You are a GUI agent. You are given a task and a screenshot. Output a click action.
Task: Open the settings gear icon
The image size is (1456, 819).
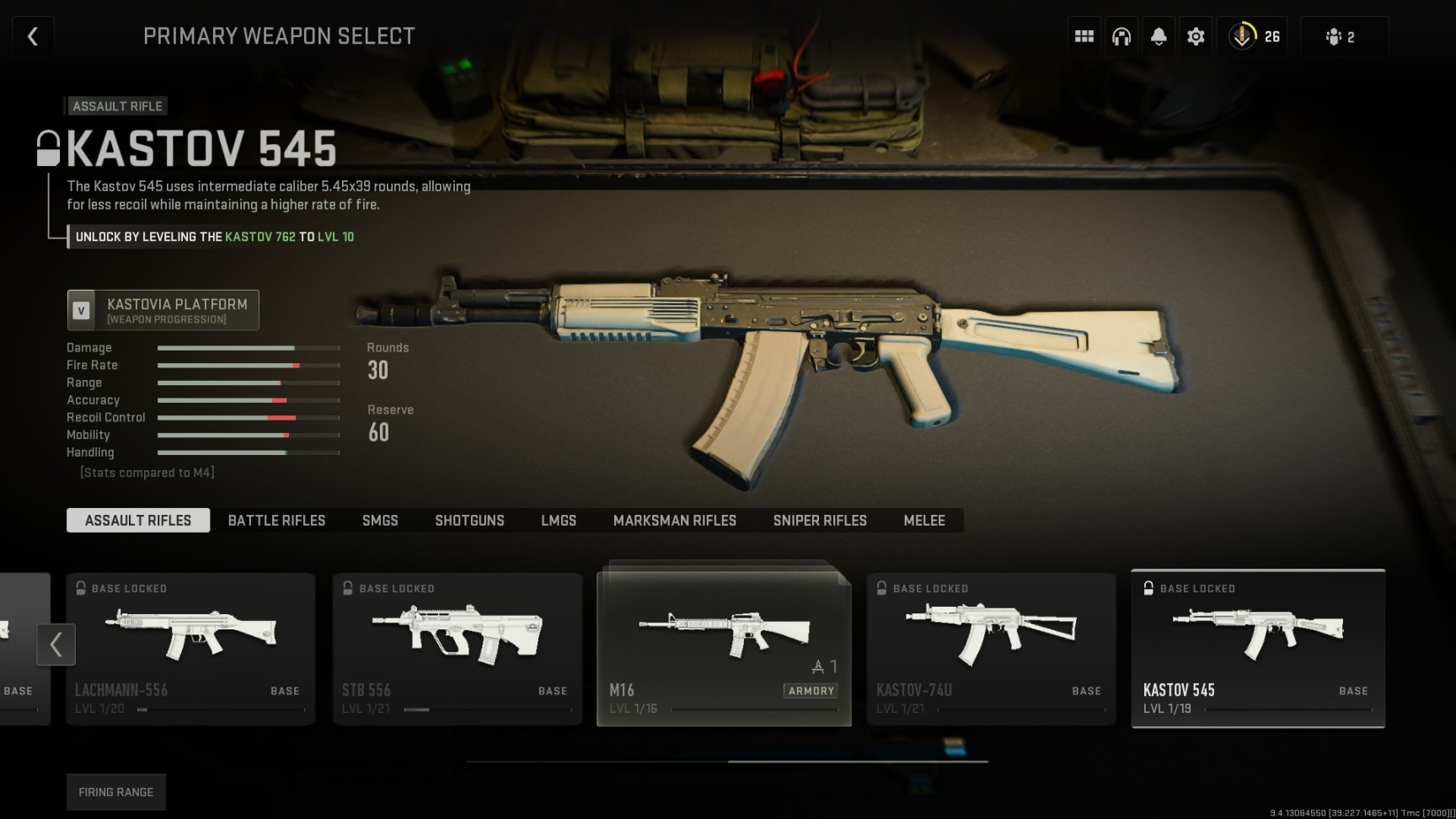point(1196,35)
